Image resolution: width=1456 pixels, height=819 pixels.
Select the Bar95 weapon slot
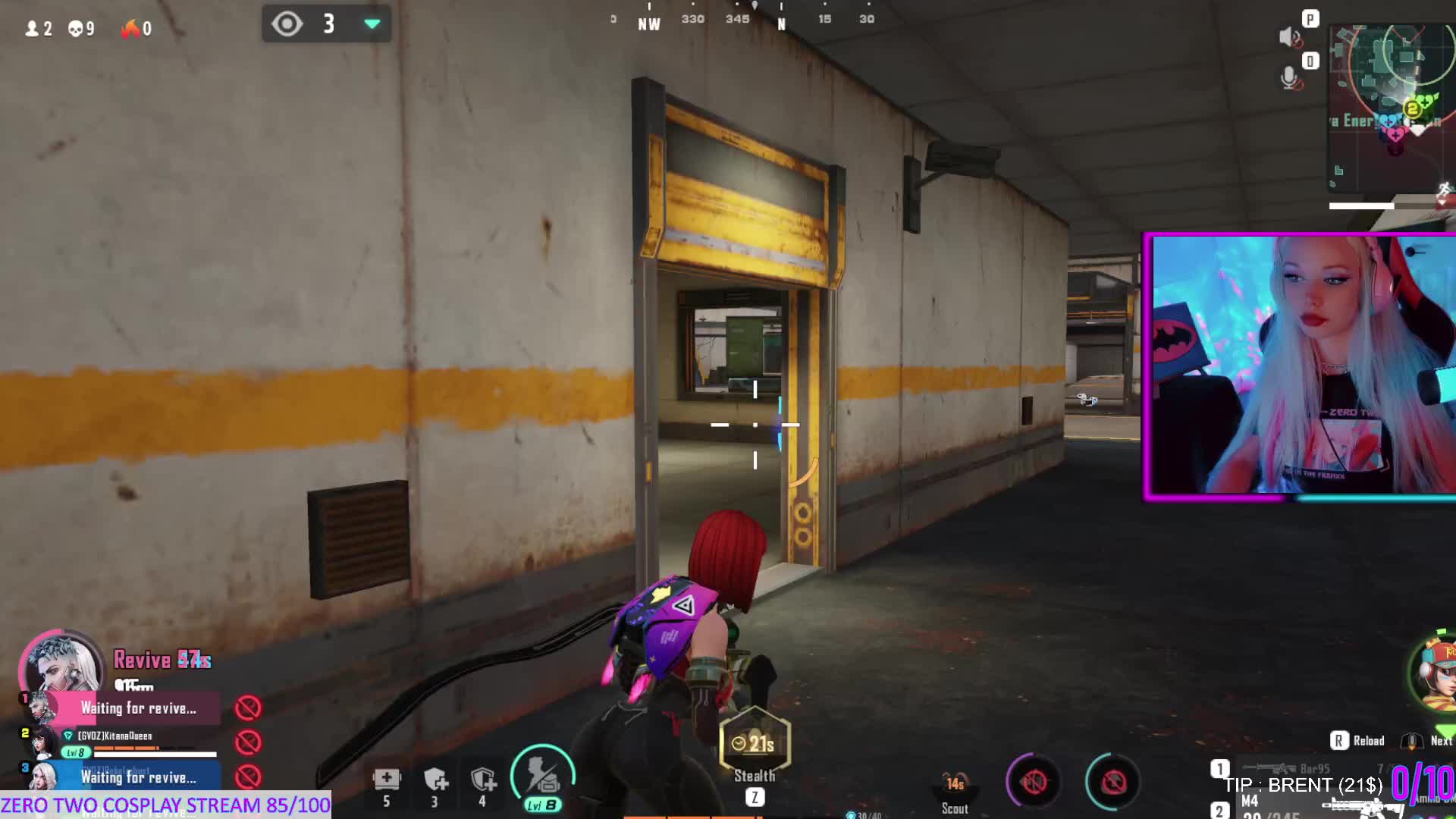(1289, 769)
